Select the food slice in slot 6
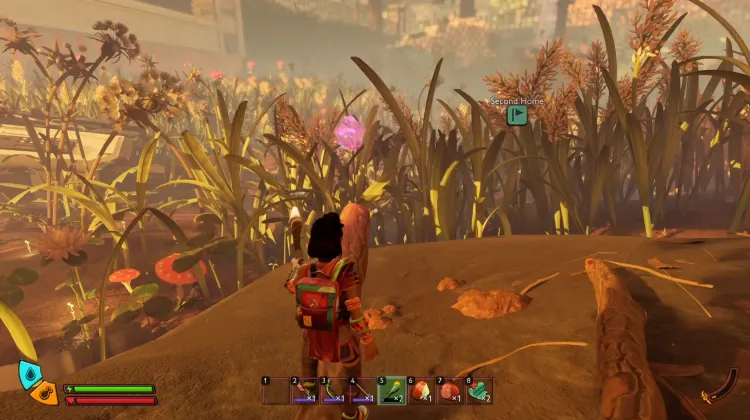The height and width of the screenshot is (420, 750). coord(420,391)
